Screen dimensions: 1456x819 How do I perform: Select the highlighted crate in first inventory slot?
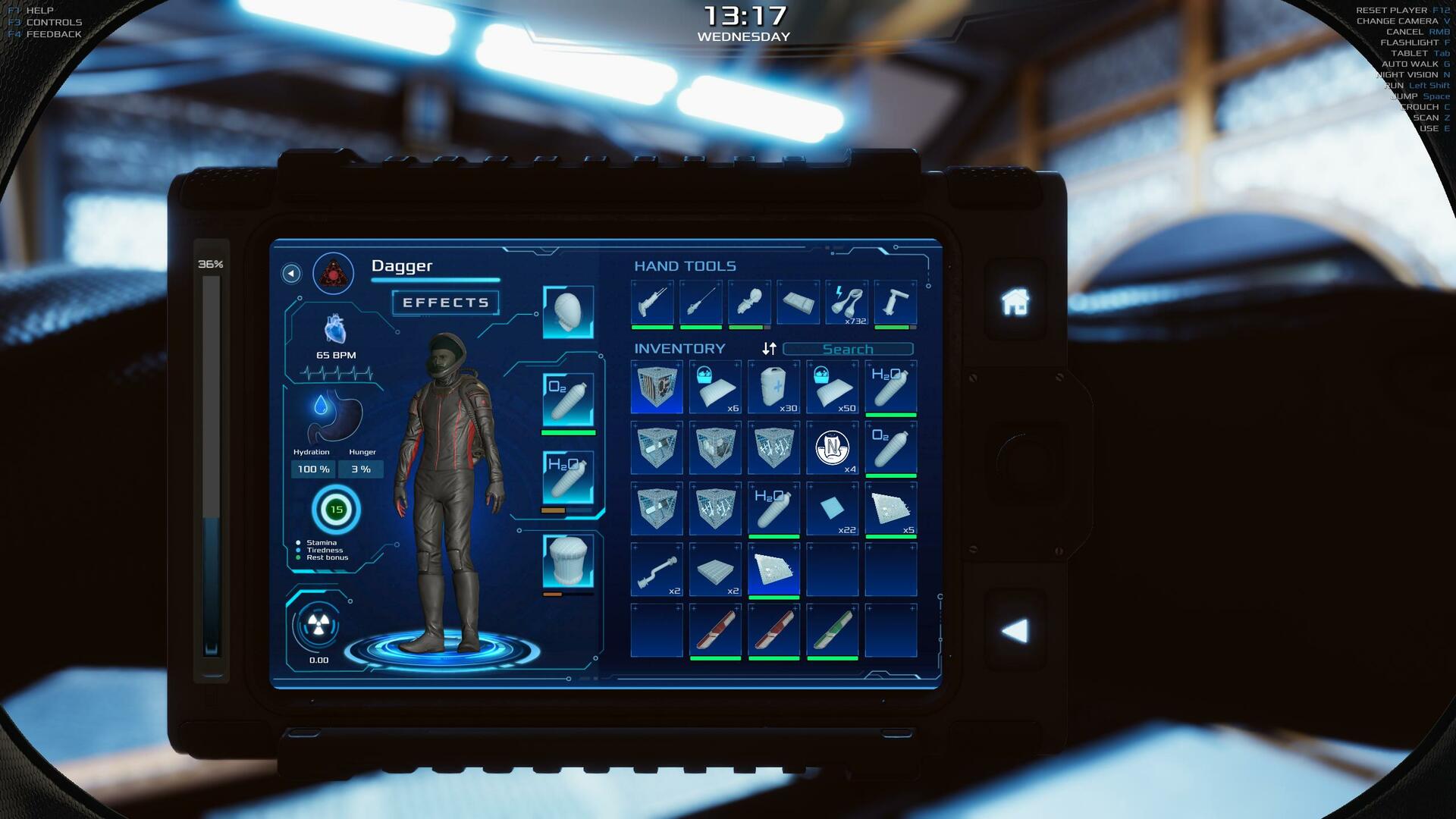[657, 388]
